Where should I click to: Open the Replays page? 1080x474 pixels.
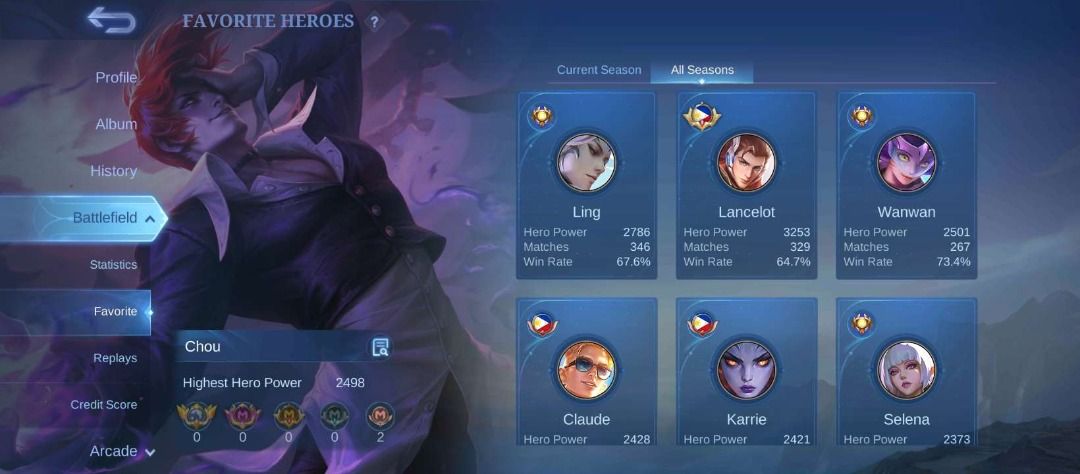[115, 358]
